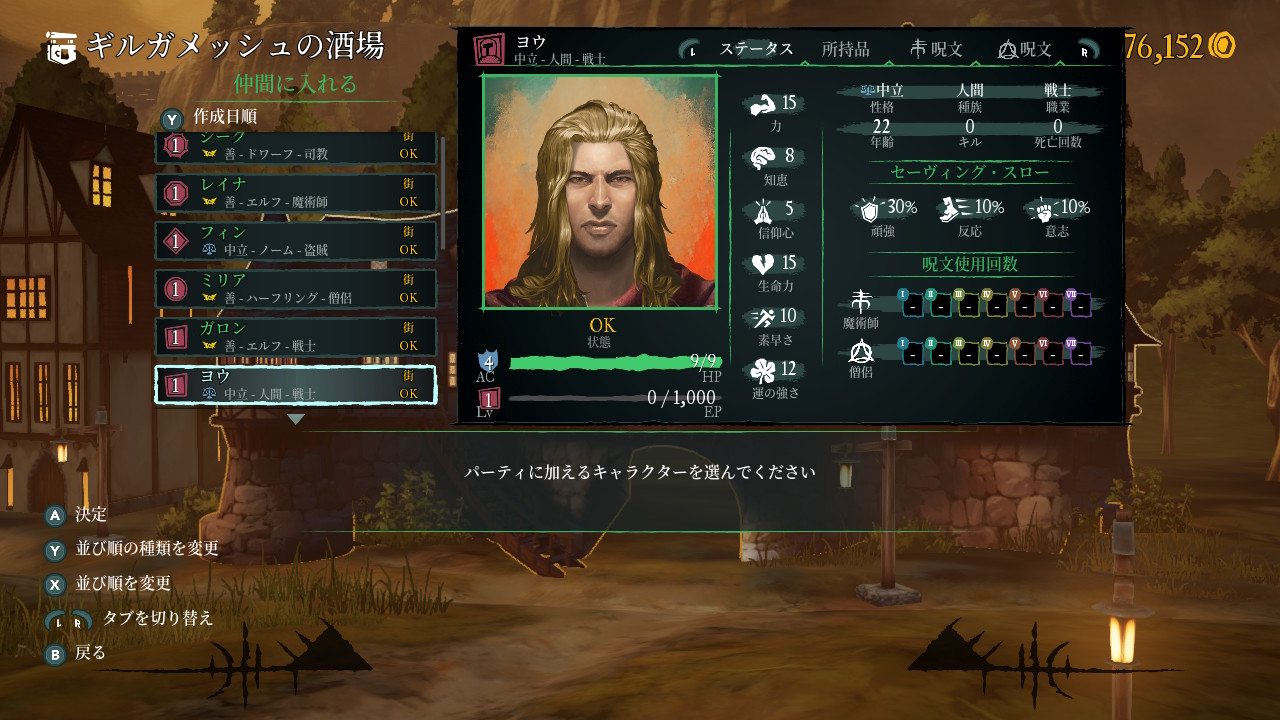Switch to the ステータス tab
Image resolution: width=1280 pixels, height=720 pixels.
(756, 49)
